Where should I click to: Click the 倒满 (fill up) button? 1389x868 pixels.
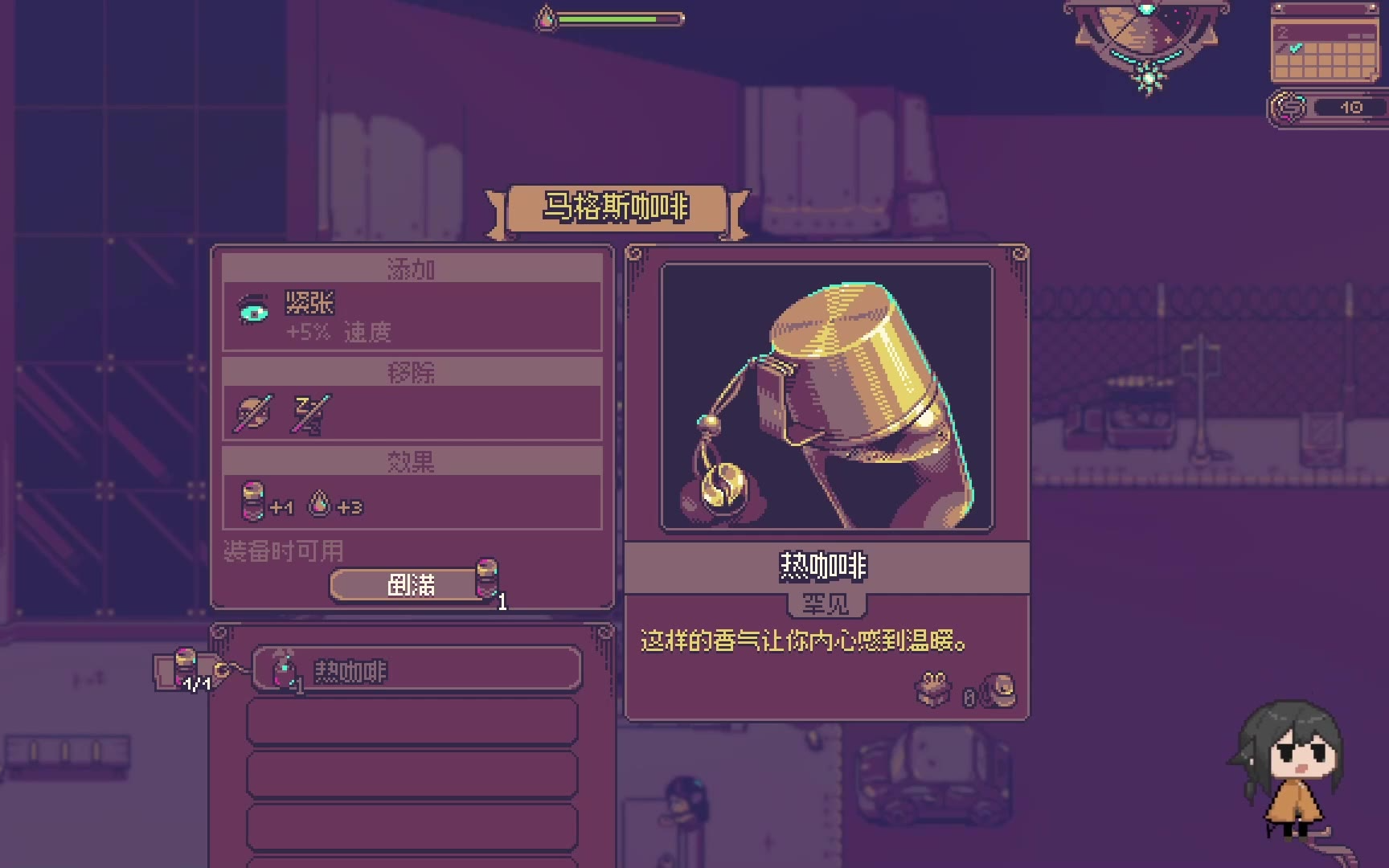pos(411,584)
